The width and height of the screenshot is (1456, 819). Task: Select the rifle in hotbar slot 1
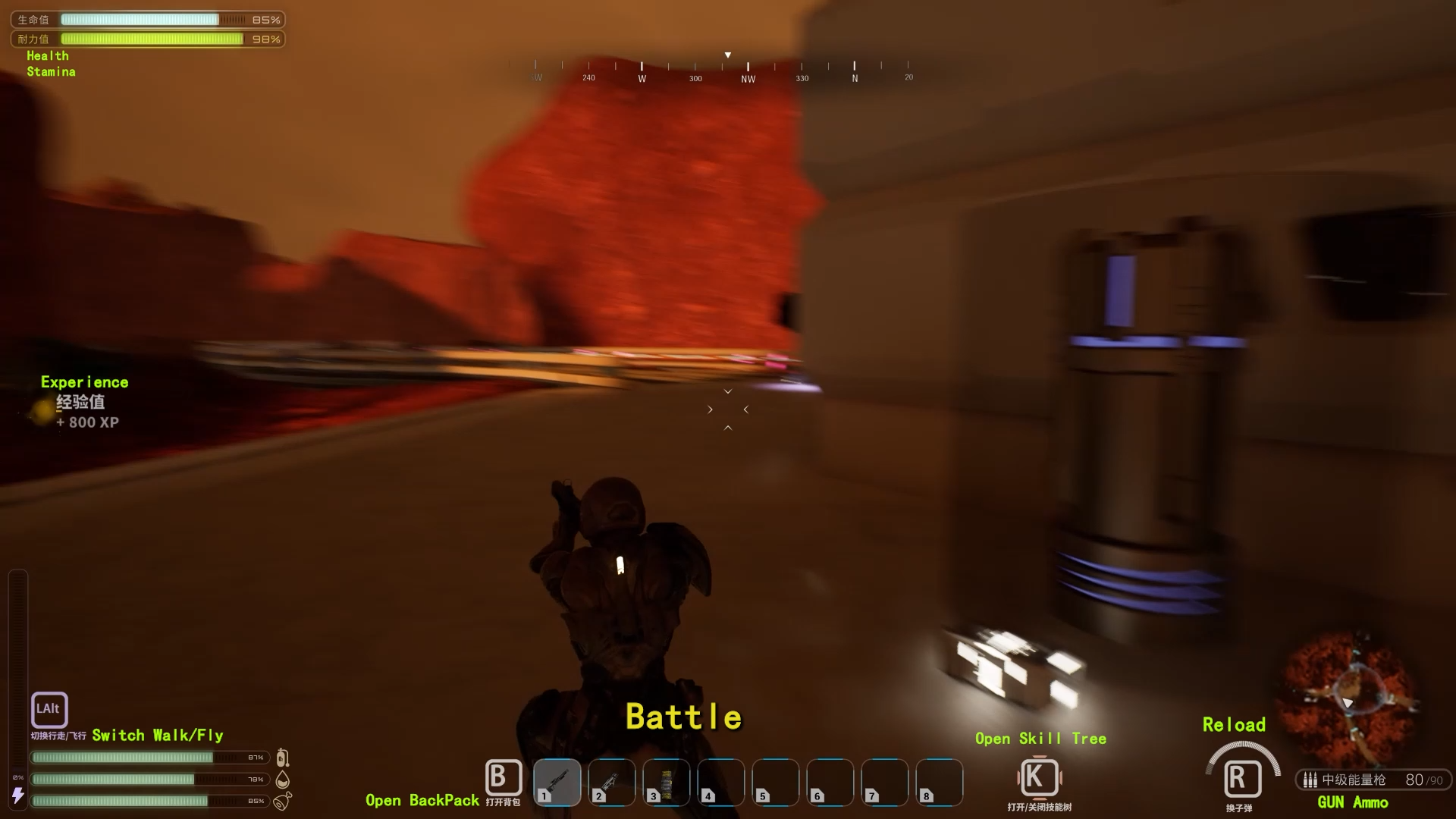click(x=557, y=783)
